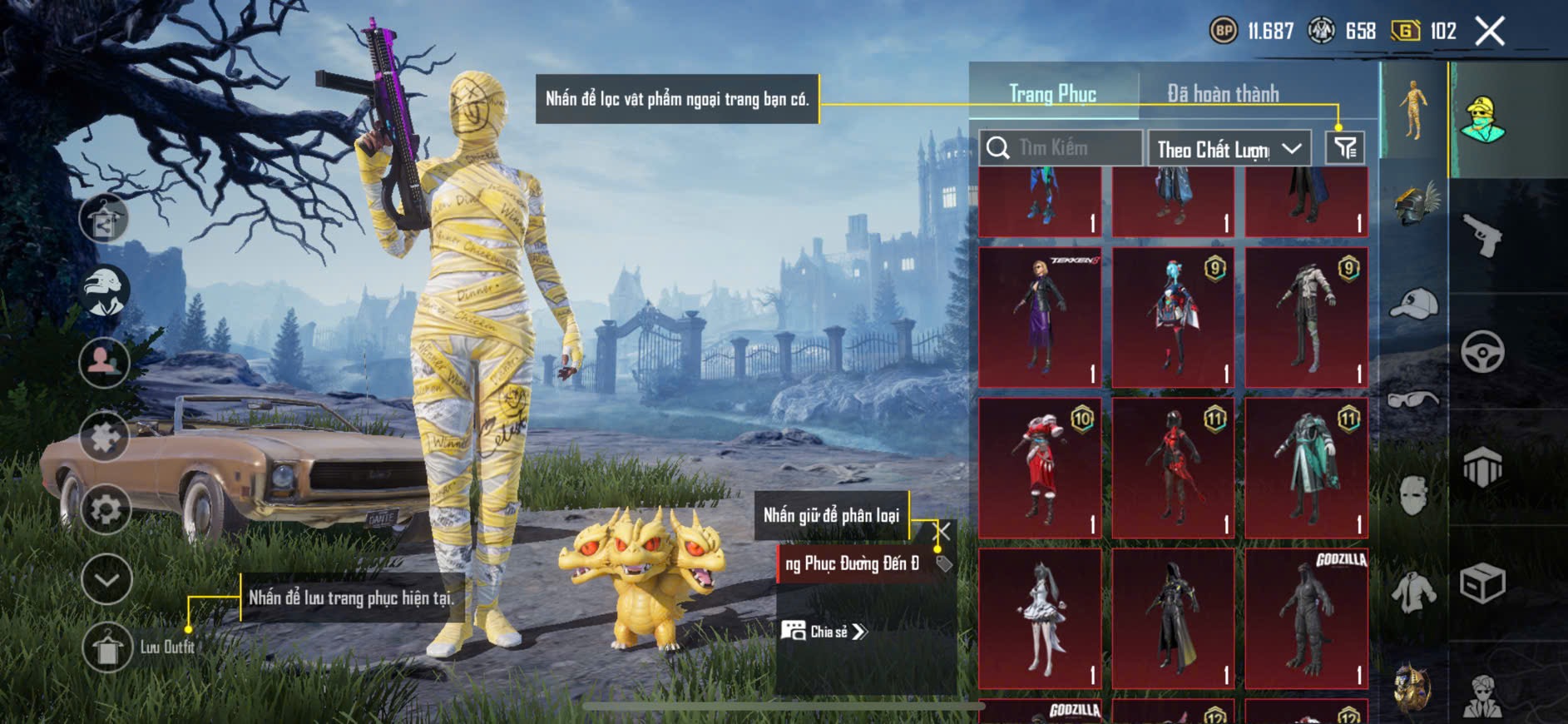Click the Chia sẻ share button

824,632
